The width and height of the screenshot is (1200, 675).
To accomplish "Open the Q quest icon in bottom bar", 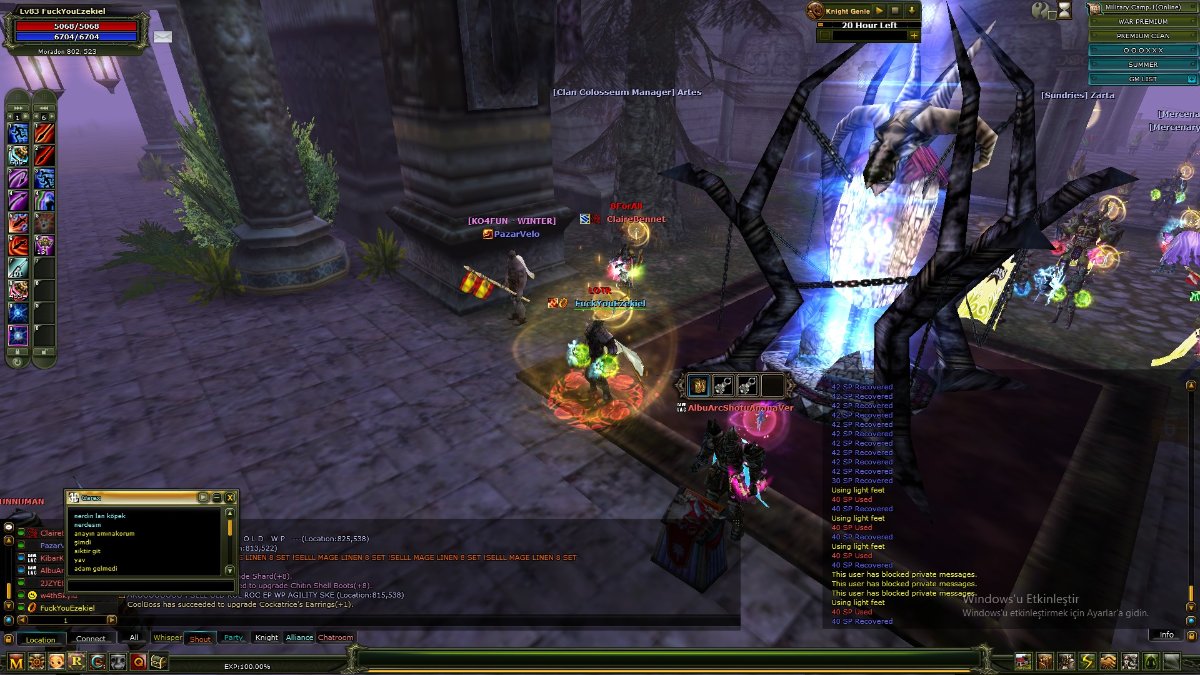I will click(138, 661).
